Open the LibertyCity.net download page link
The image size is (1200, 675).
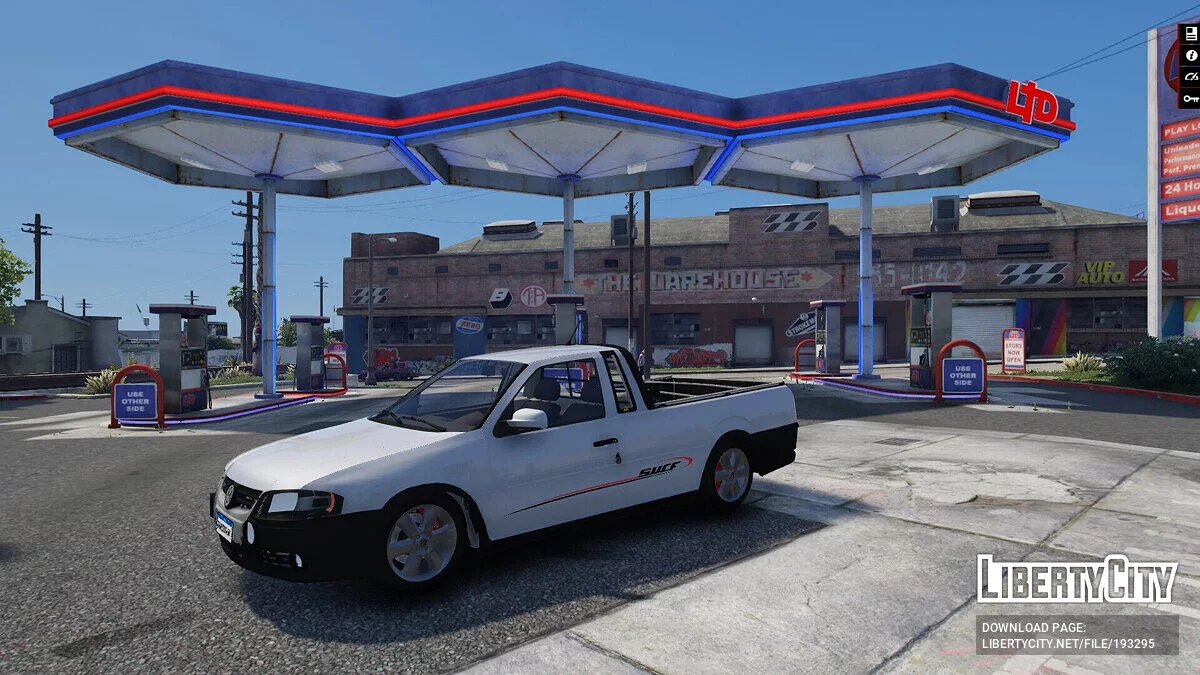(1077, 635)
